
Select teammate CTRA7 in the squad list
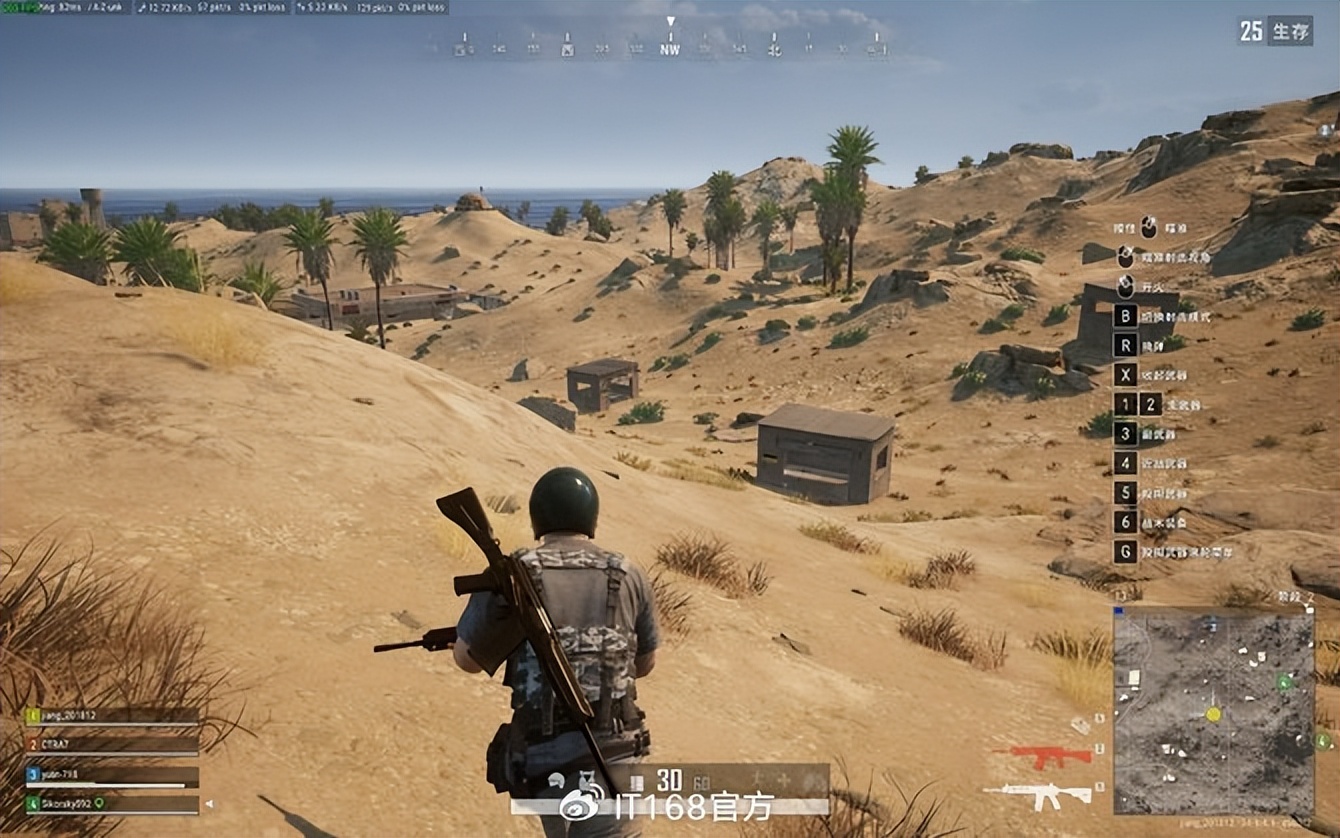(x=111, y=745)
